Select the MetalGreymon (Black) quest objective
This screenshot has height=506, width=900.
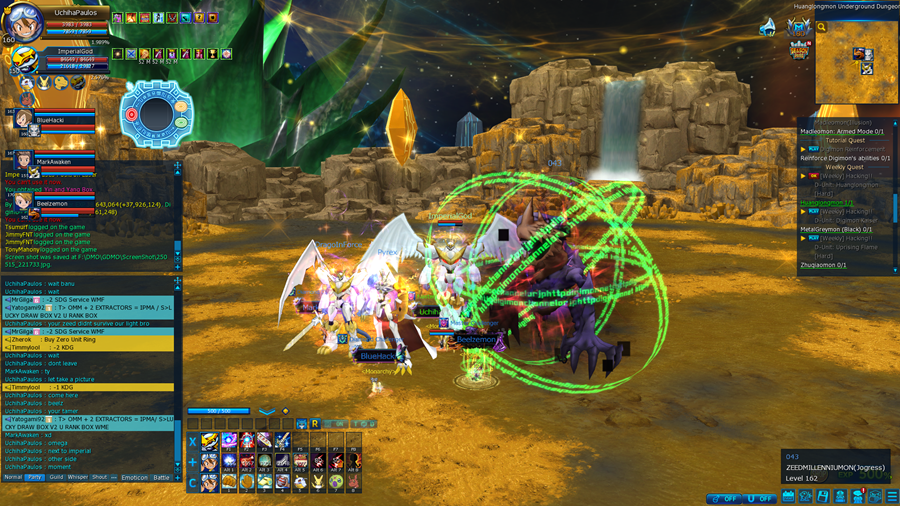tap(836, 229)
